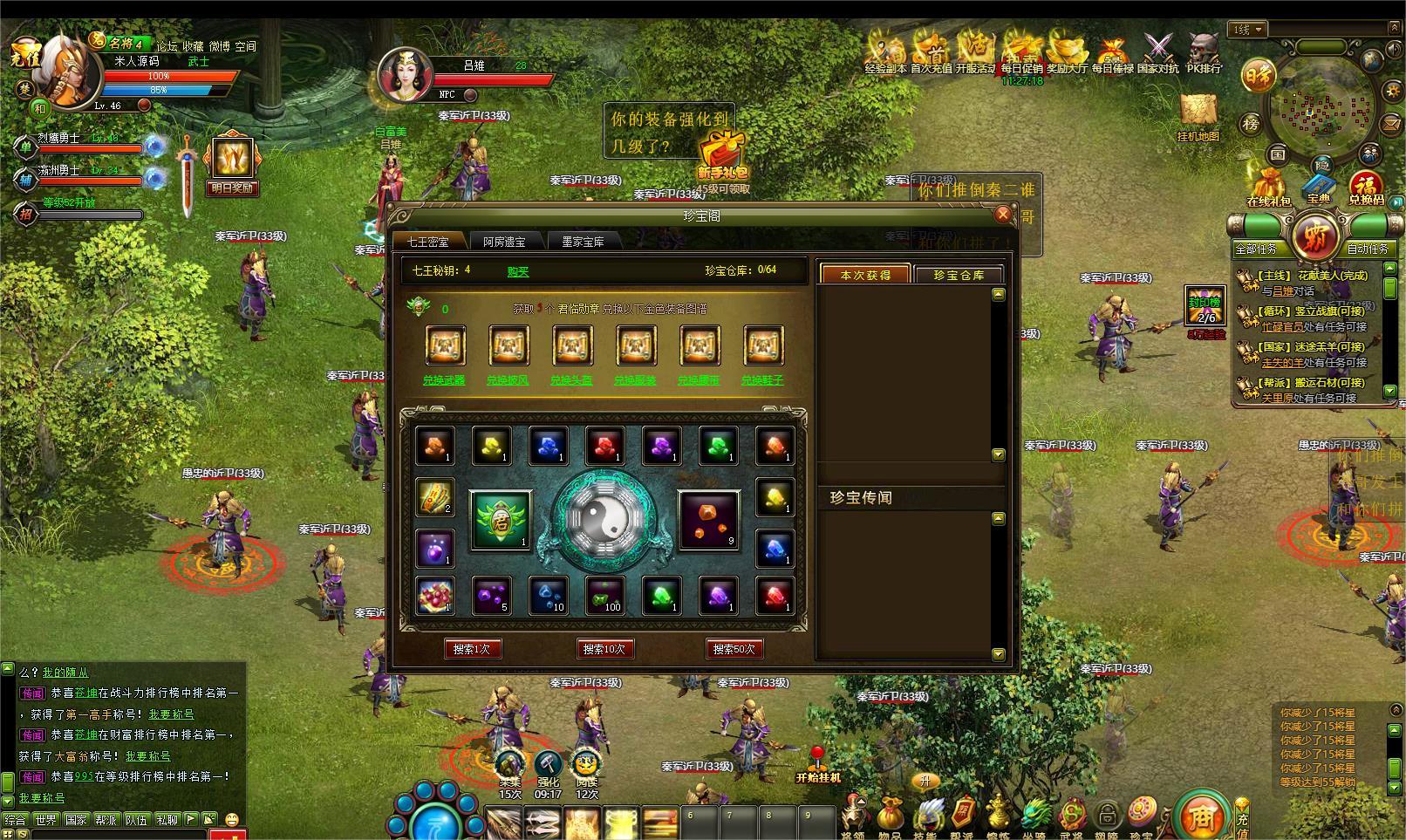Choose the 搜索10次 search button
This screenshot has height=840, width=1406.
click(604, 649)
